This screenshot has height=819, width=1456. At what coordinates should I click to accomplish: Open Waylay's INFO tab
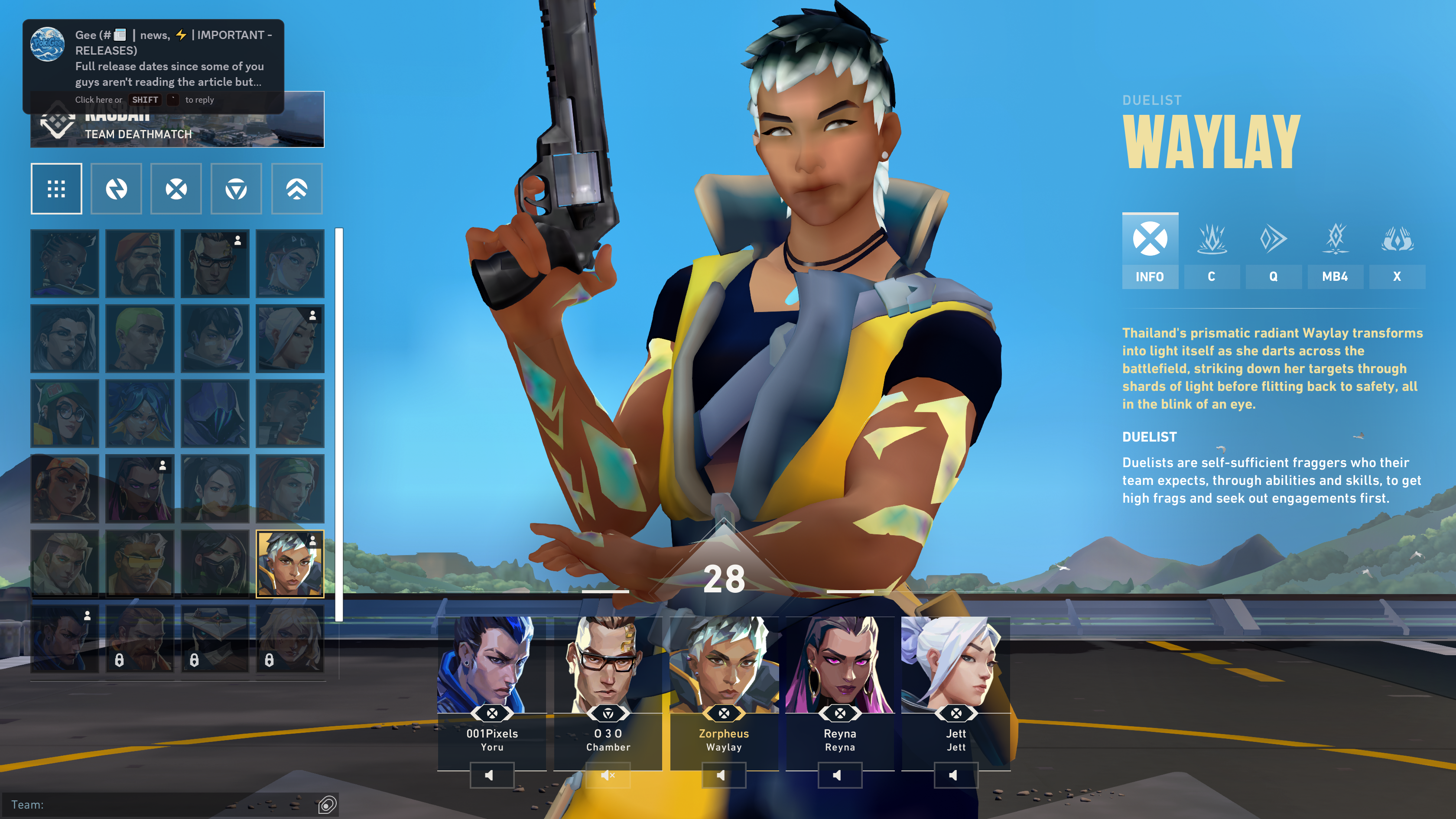(x=1150, y=251)
